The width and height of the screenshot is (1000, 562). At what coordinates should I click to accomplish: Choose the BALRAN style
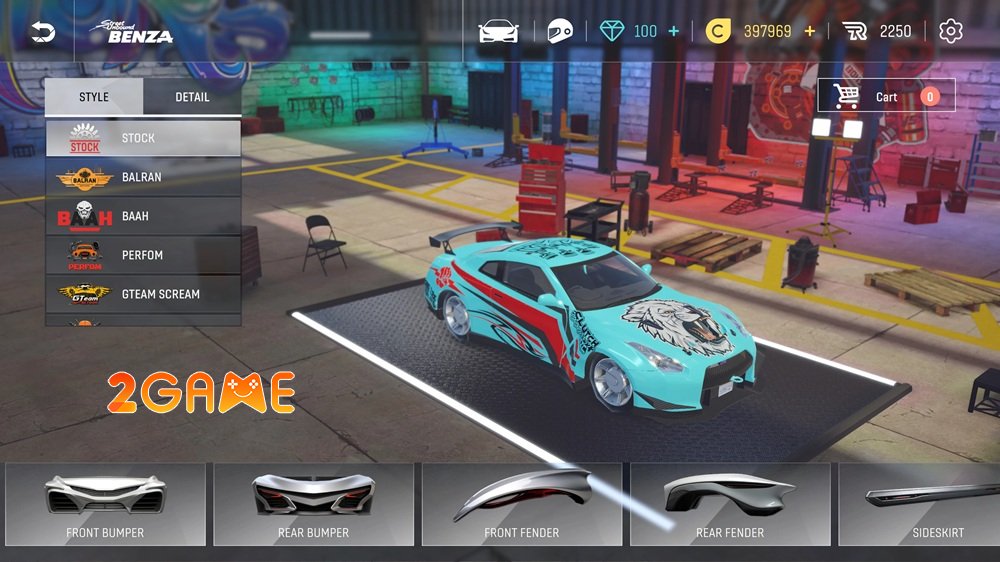(143, 177)
